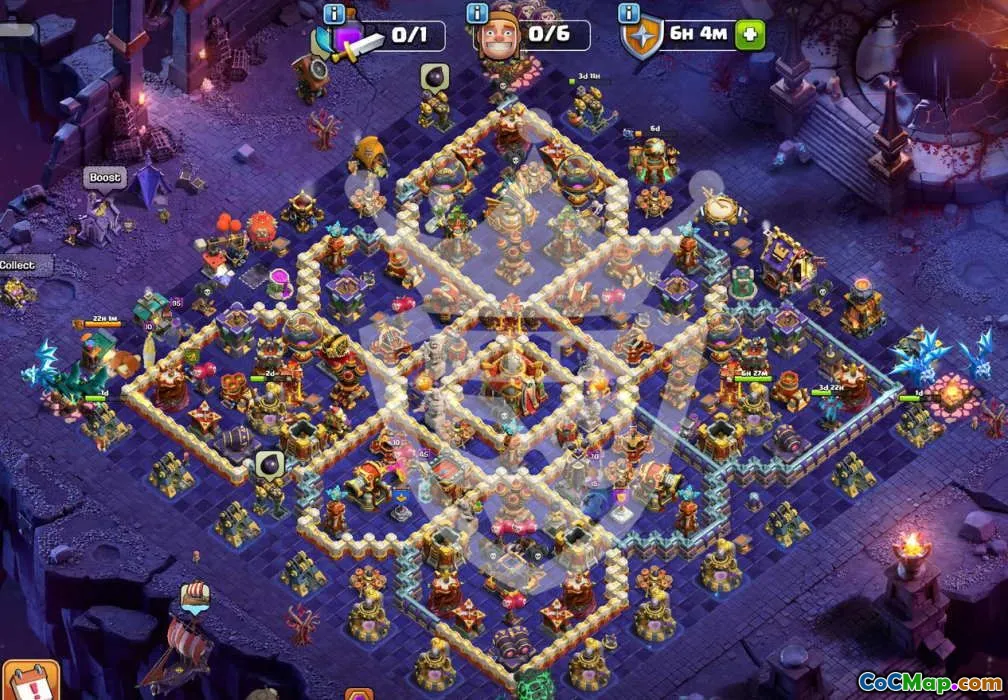This screenshot has height=700, width=1008.
Task: Click the Boost speech bubble
Action: point(104,178)
